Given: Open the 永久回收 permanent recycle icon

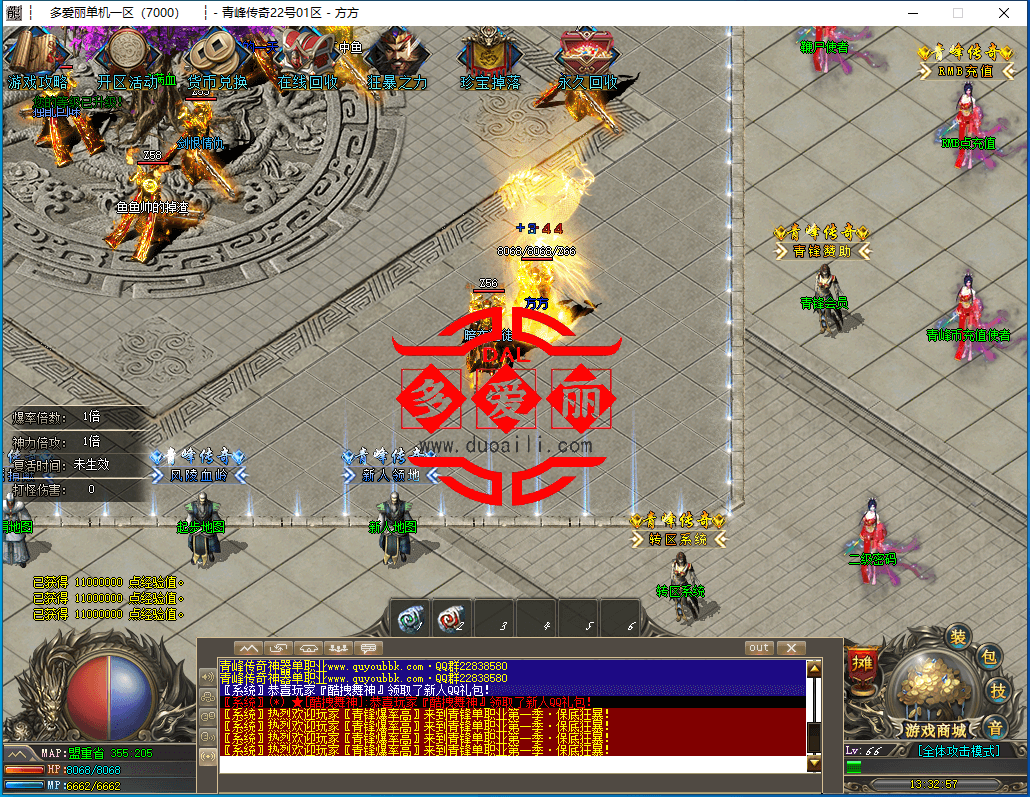Looking at the screenshot, I should click(587, 58).
